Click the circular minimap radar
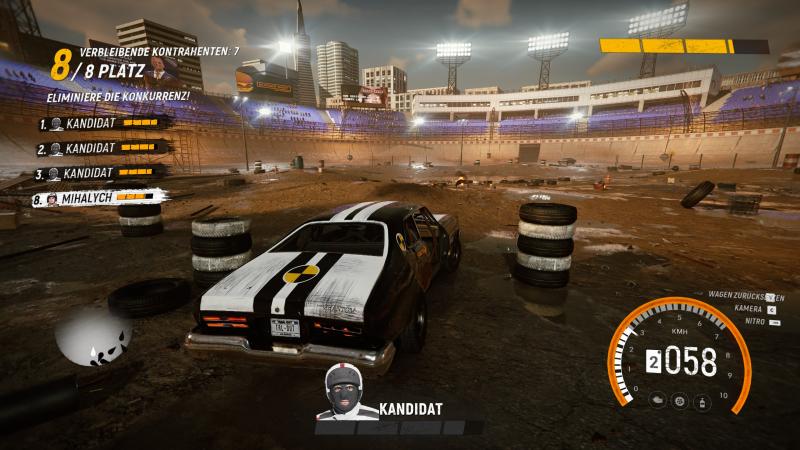 [x=94, y=335]
